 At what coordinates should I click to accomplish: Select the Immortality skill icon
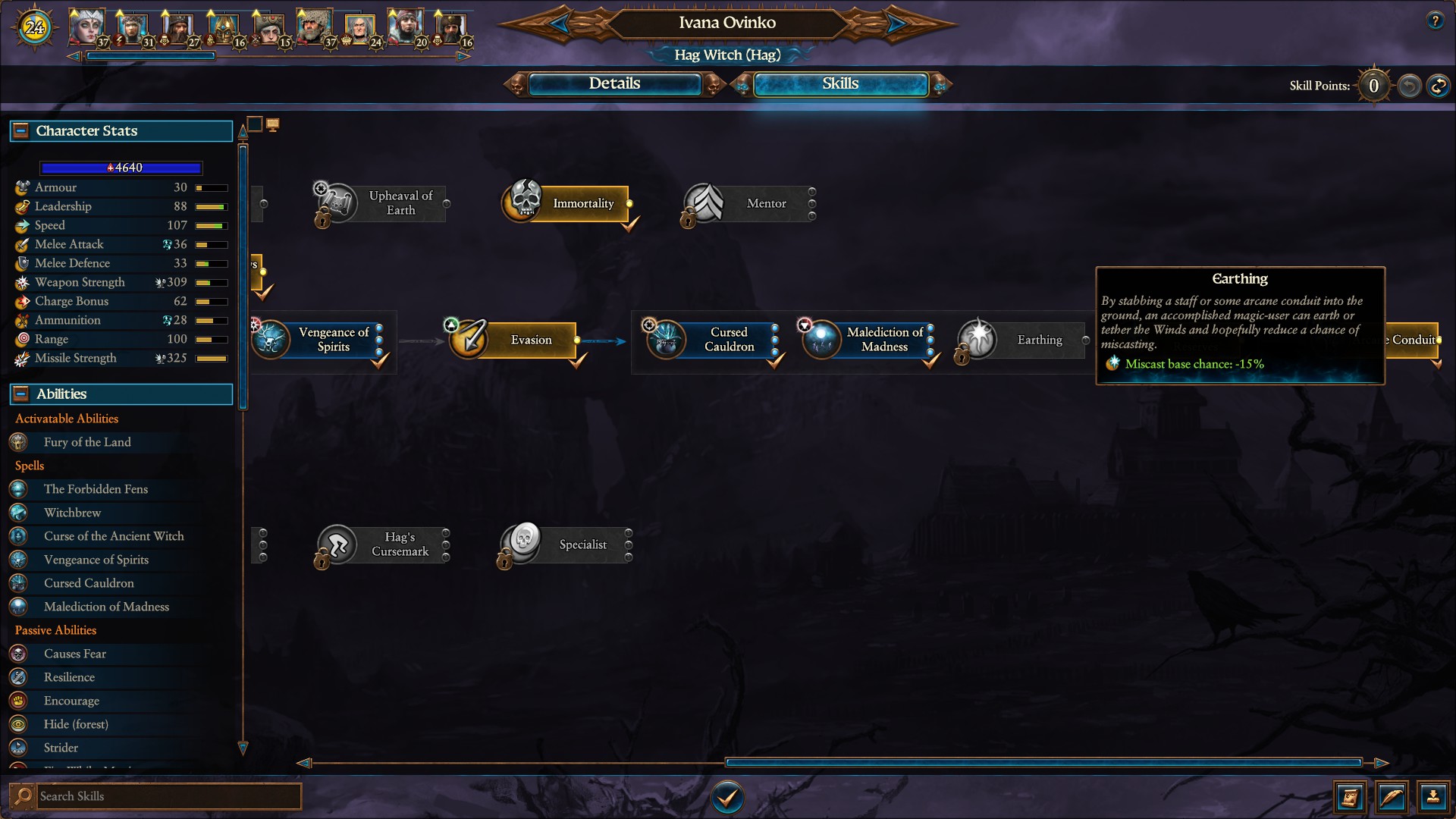(522, 203)
